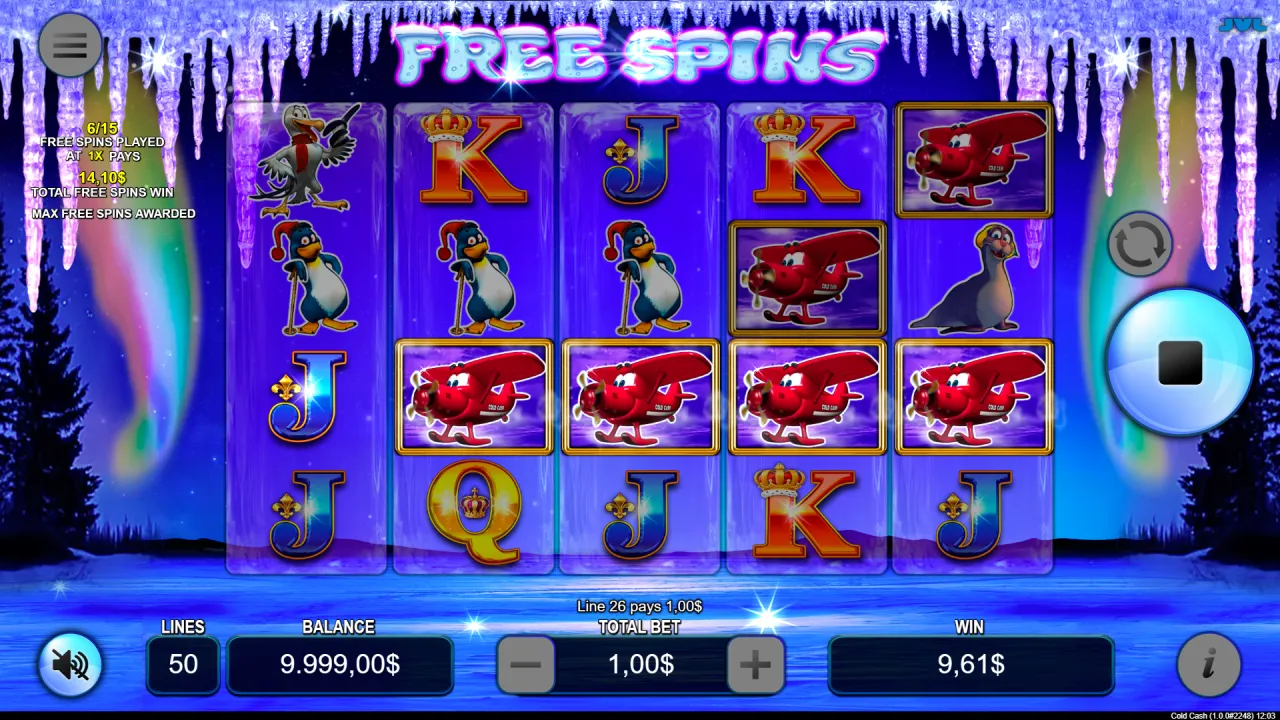Select the Total Bet amount field
Image resolution: width=1280 pixels, height=720 pixels.
coord(640,664)
